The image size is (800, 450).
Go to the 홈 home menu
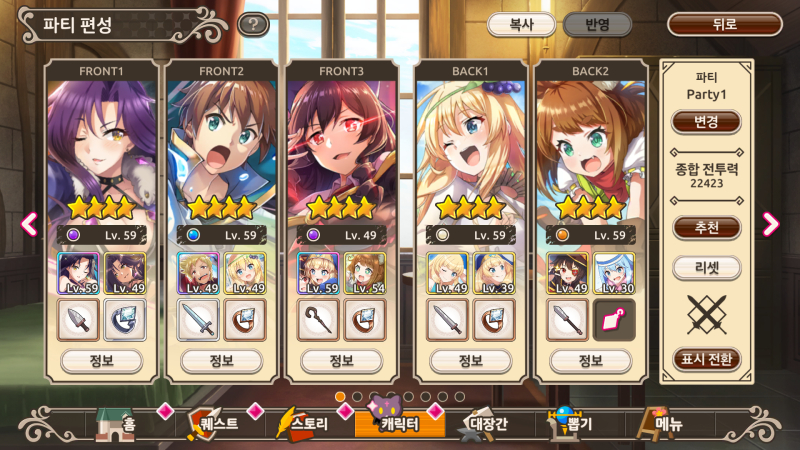(x=116, y=425)
